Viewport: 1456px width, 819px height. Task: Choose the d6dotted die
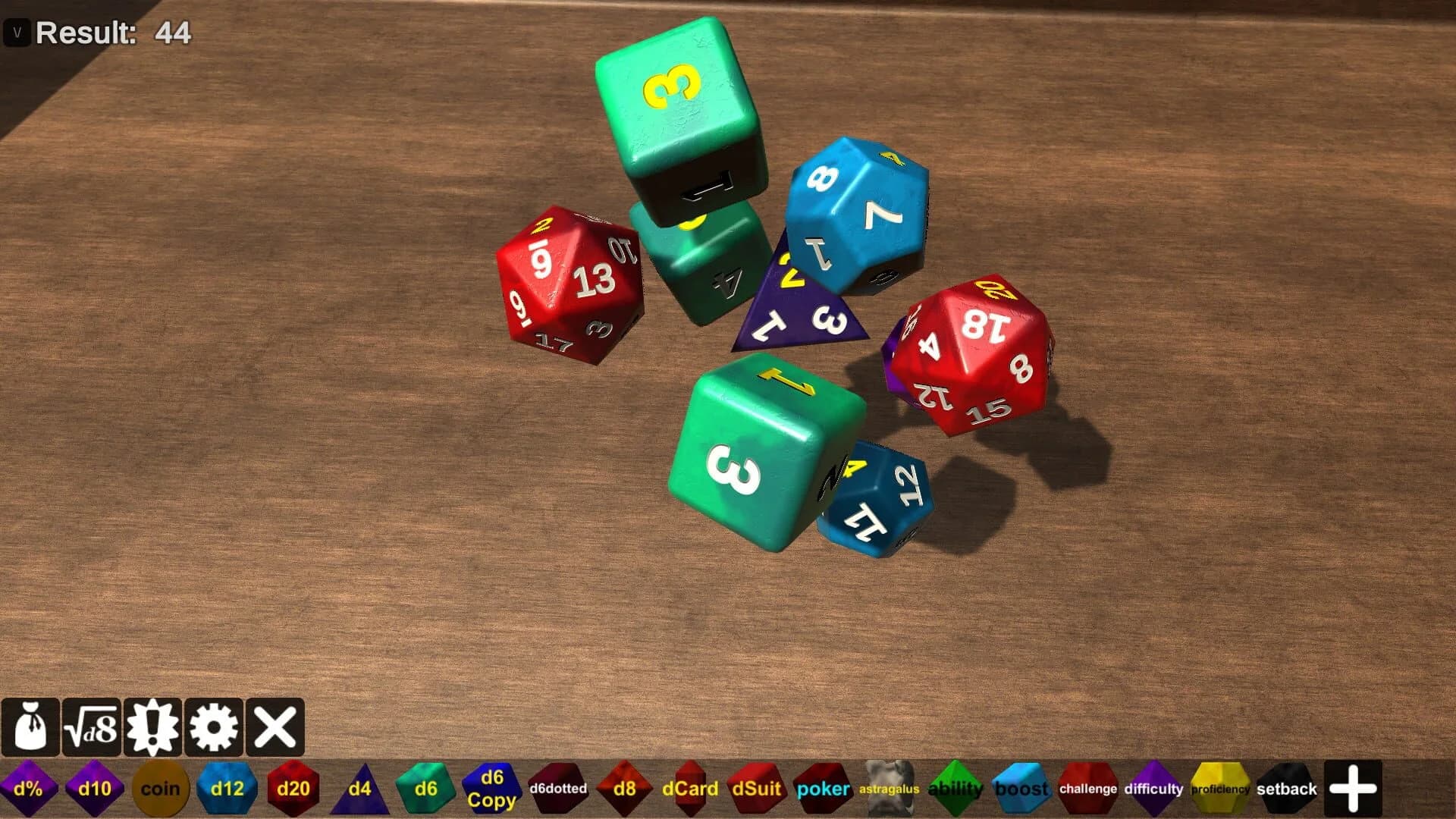coord(559,789)
